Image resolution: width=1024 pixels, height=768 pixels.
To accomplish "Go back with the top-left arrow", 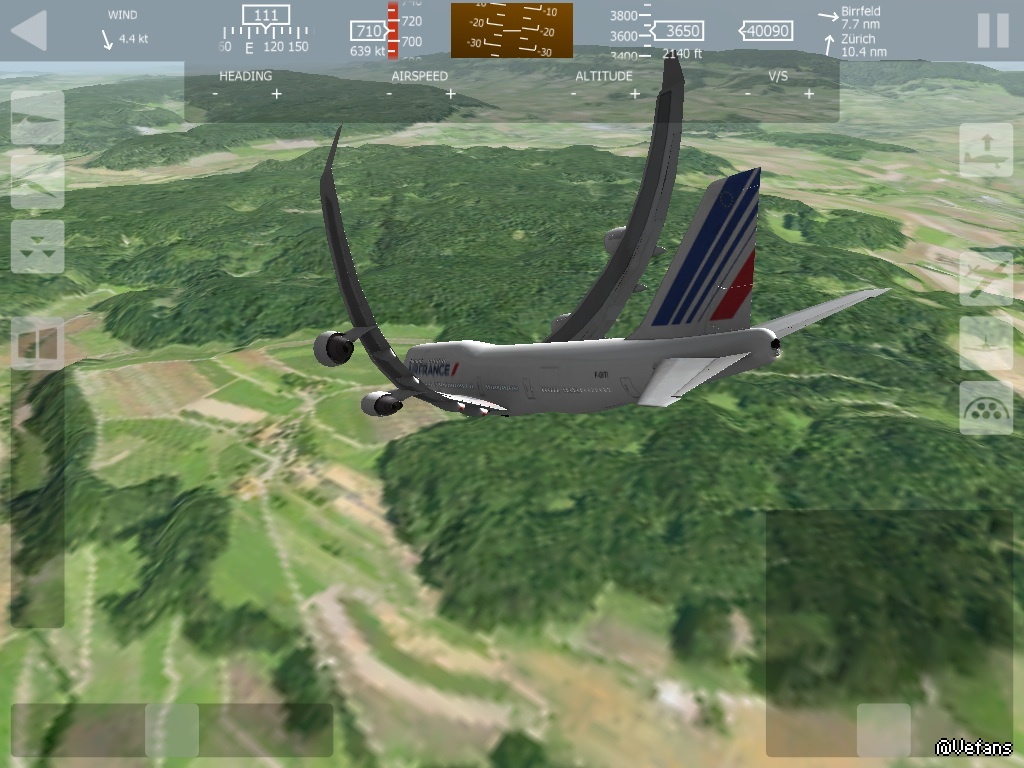I will coord(29,31).
